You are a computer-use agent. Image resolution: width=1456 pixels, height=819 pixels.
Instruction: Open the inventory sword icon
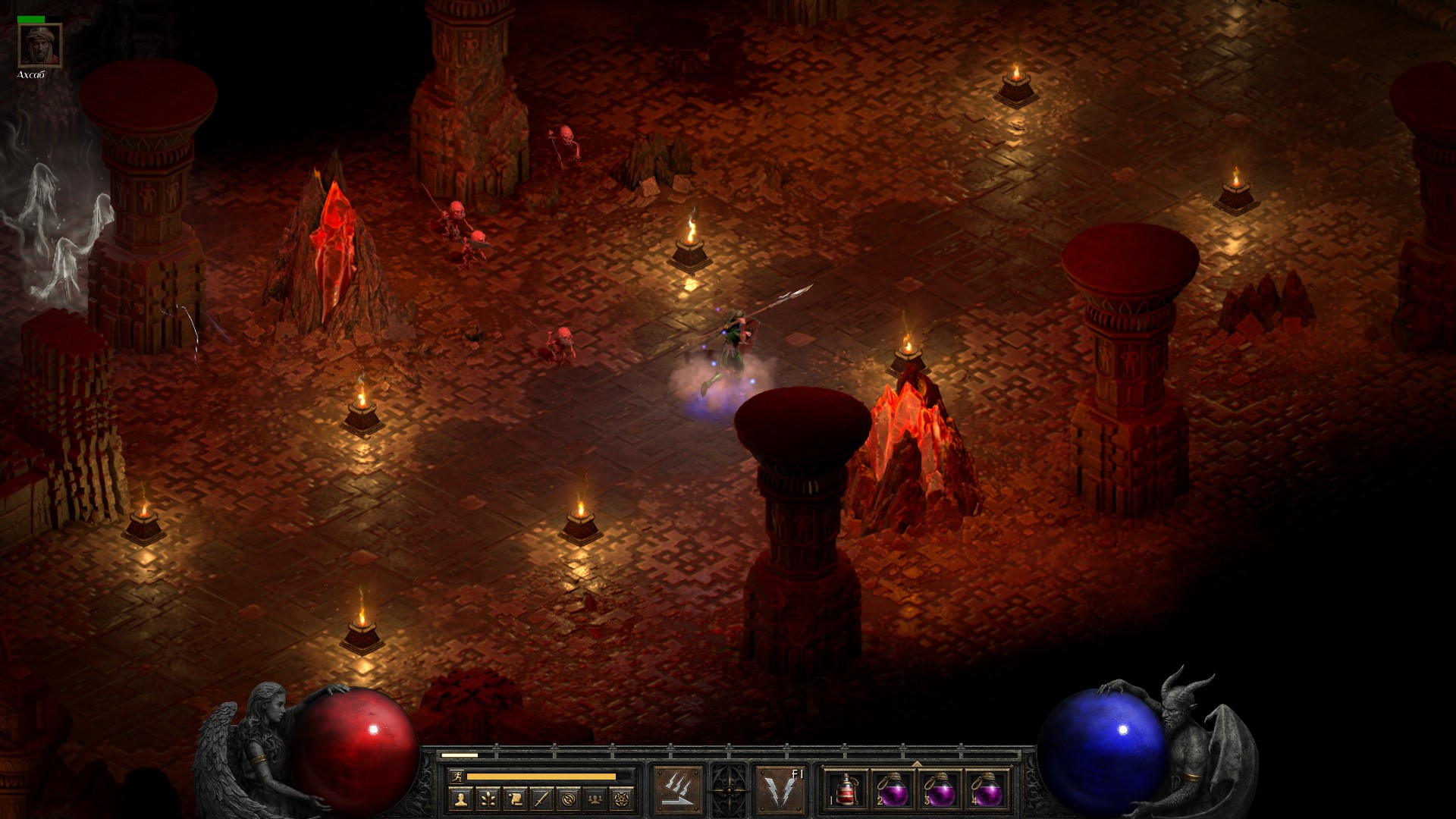pyautogui.click(x=542, y=799)
